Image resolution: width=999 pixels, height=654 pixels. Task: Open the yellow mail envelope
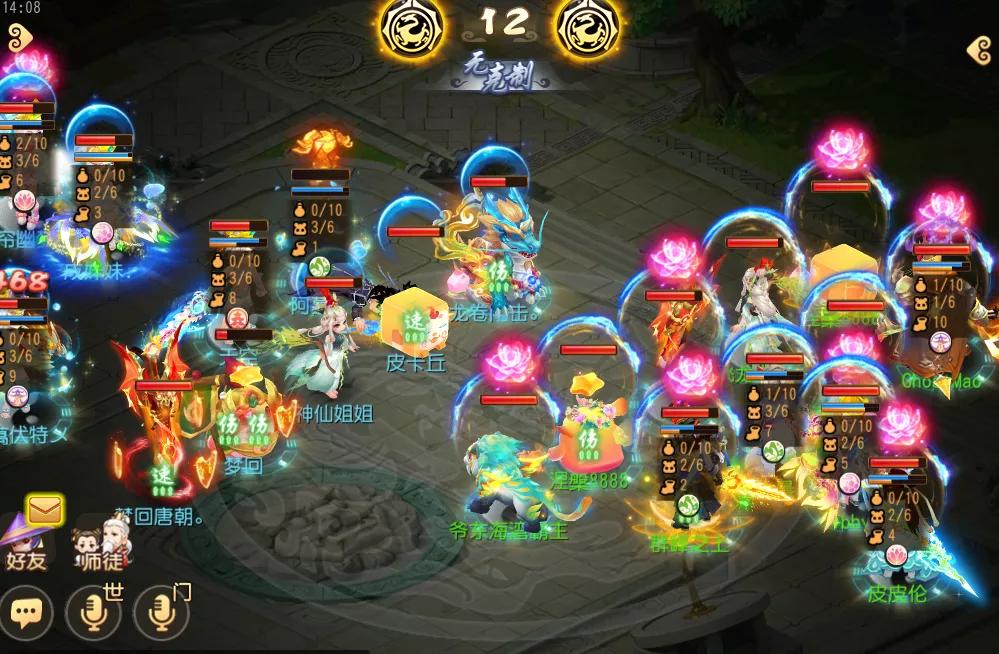tap(45, 511)
